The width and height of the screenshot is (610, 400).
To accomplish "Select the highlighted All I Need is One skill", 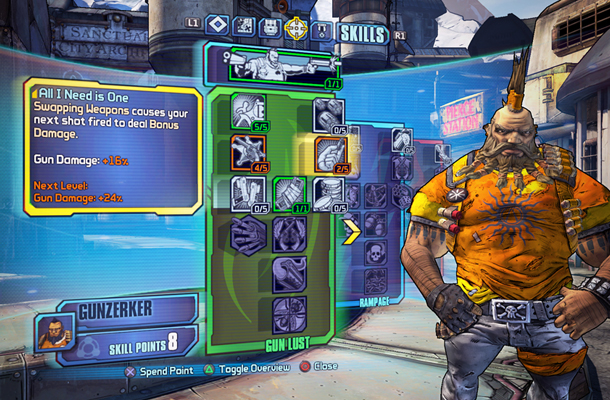I will click(x=330, y=152).
